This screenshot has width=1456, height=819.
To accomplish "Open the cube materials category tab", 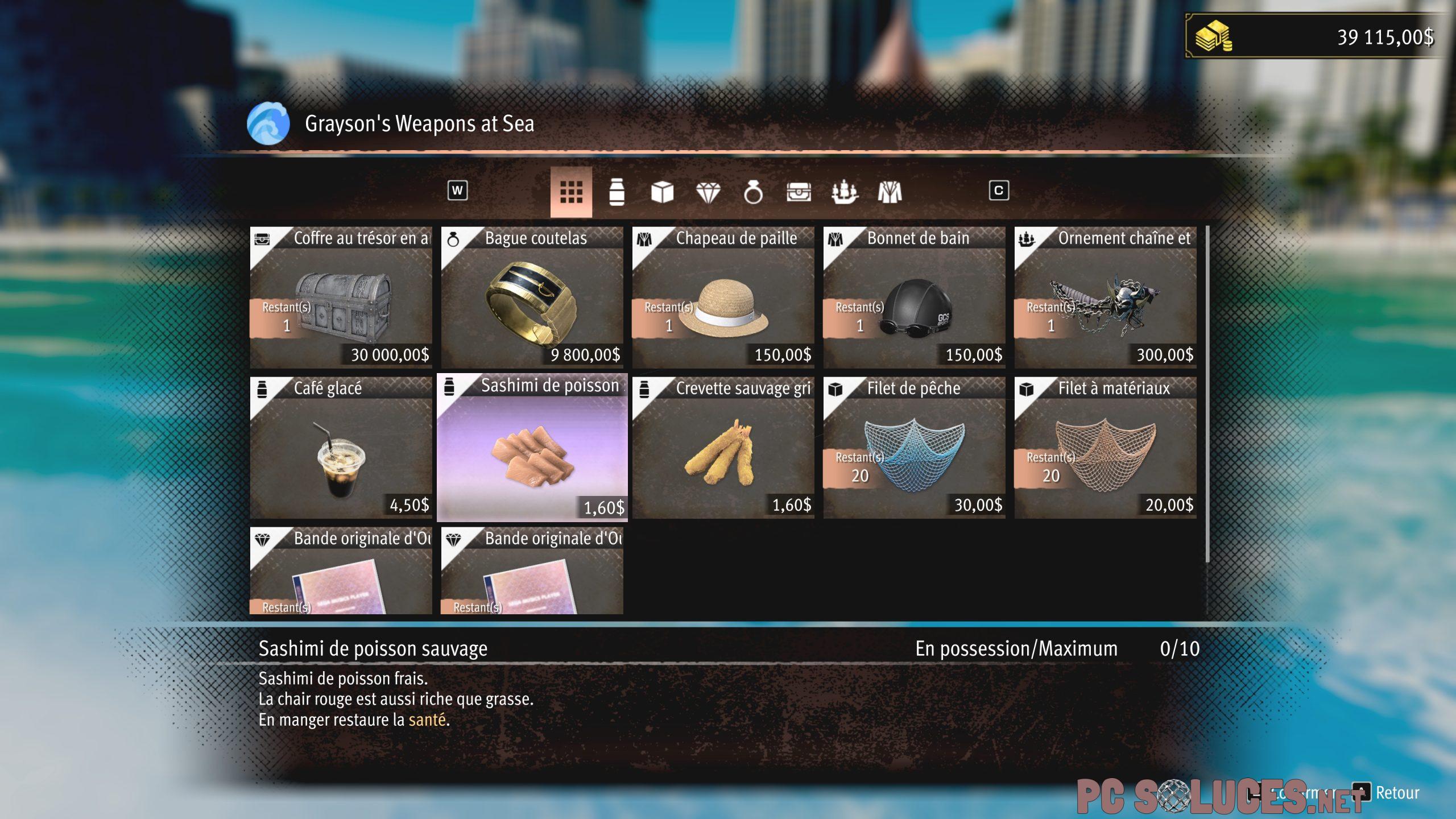I will pos(662,192).
